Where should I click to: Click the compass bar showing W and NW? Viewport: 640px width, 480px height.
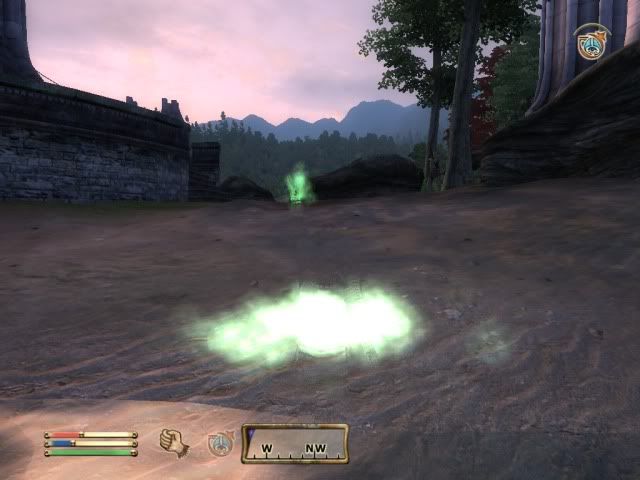295,443
